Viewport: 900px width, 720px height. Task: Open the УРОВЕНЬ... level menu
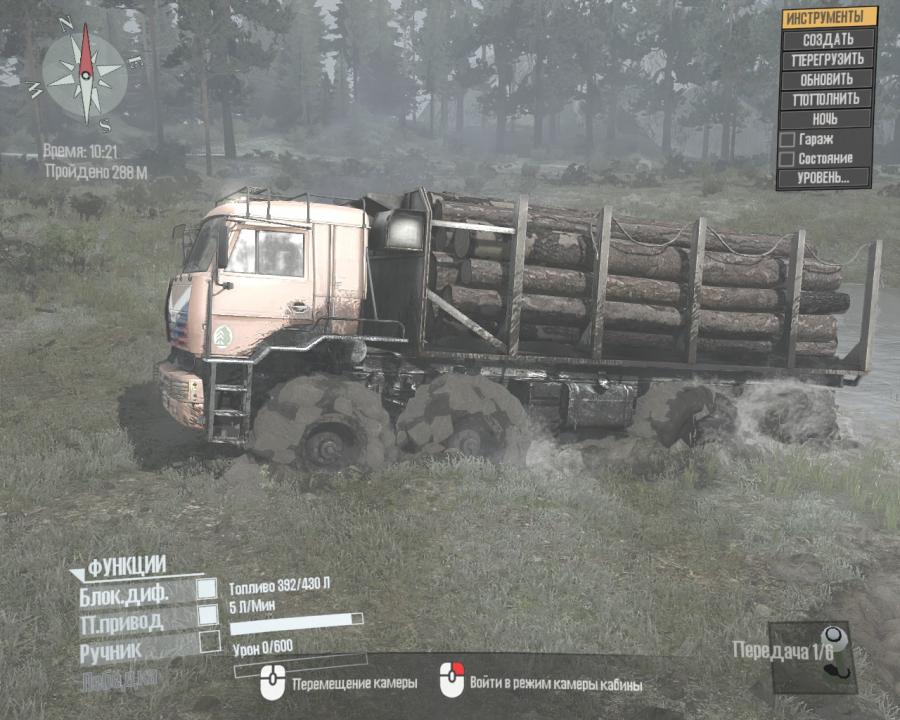click(826, 178)
